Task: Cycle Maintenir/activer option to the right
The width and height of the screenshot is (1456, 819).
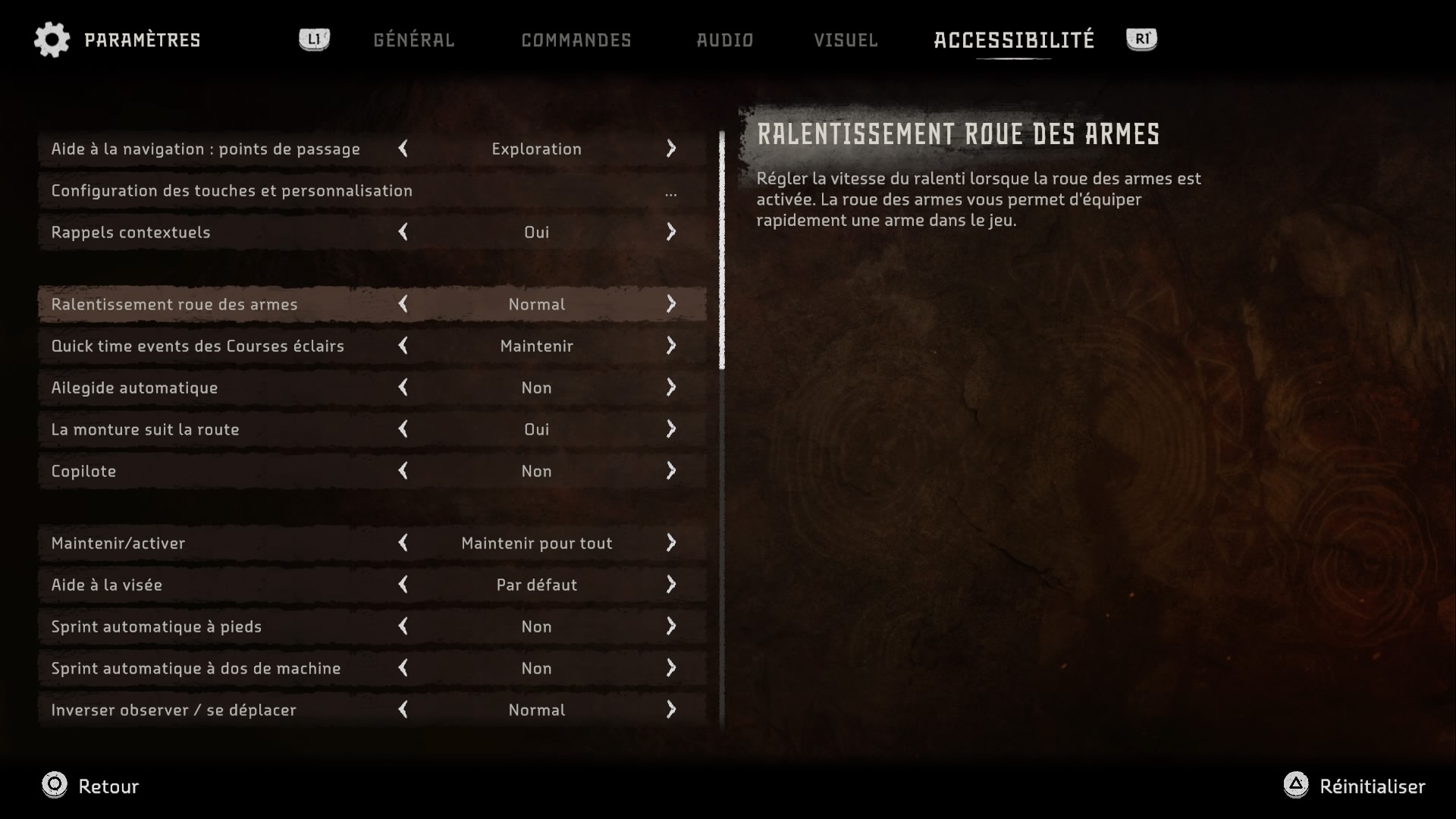Action: pyautogui.click(x=671, y=543)
